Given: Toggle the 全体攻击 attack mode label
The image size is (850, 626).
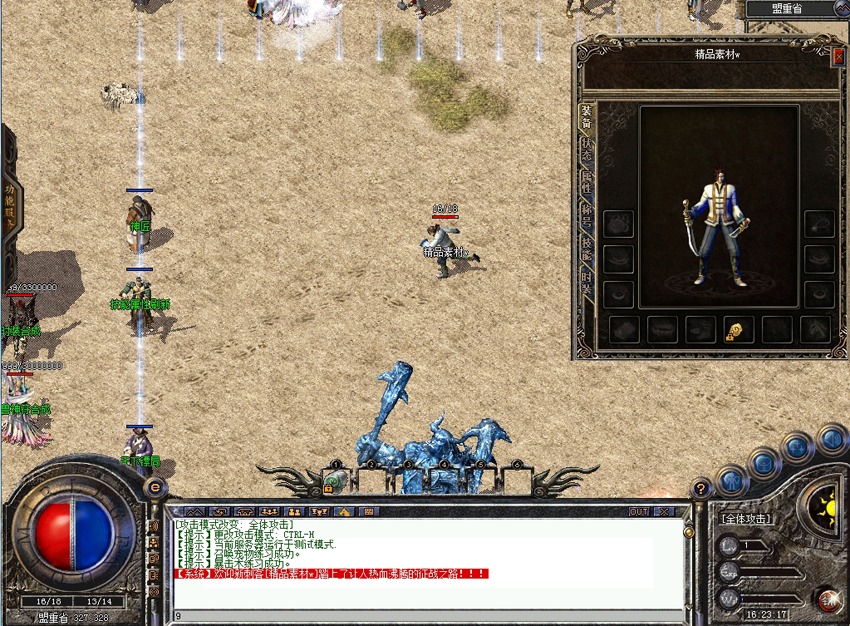Looking at the screenshot, I should [x=745, y=519].
